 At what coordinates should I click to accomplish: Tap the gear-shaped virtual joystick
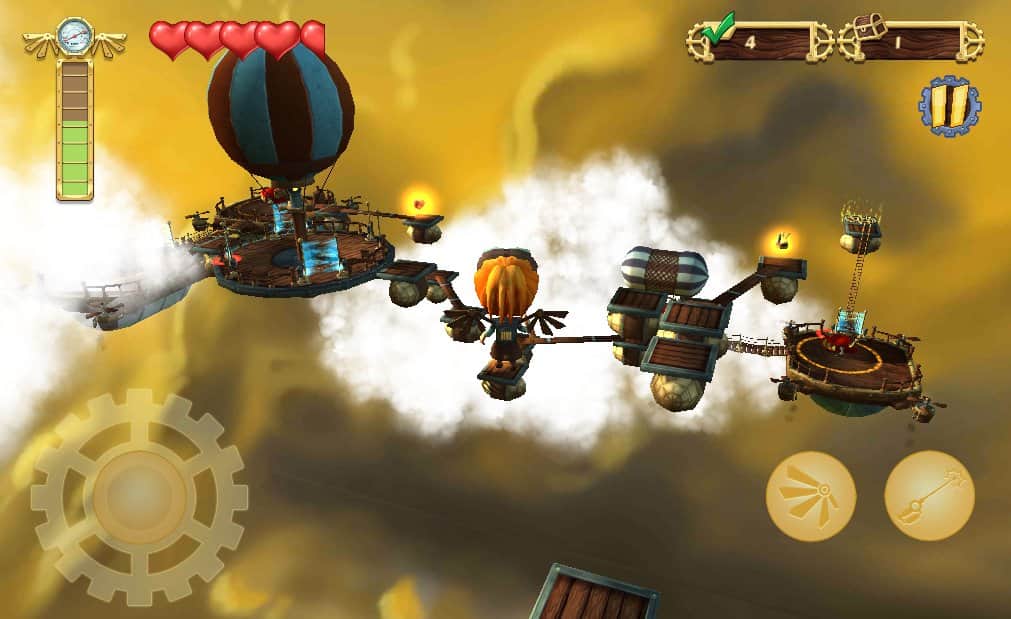pyautogui.click(x=139, y=496)
